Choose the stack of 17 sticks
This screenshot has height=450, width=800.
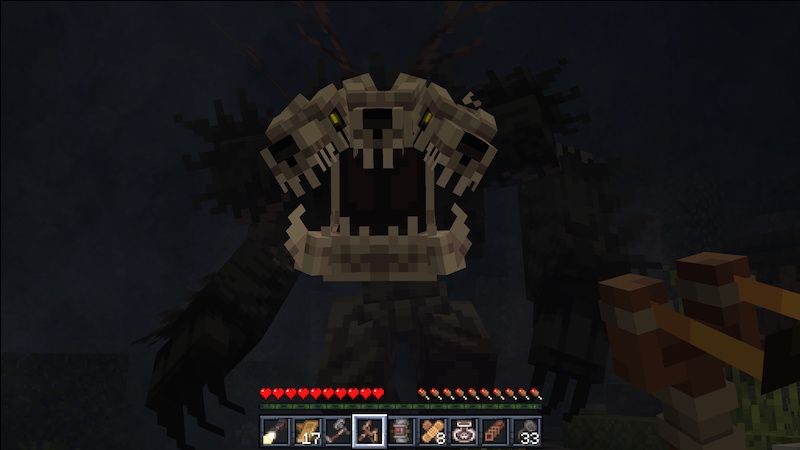coord(307,431)
